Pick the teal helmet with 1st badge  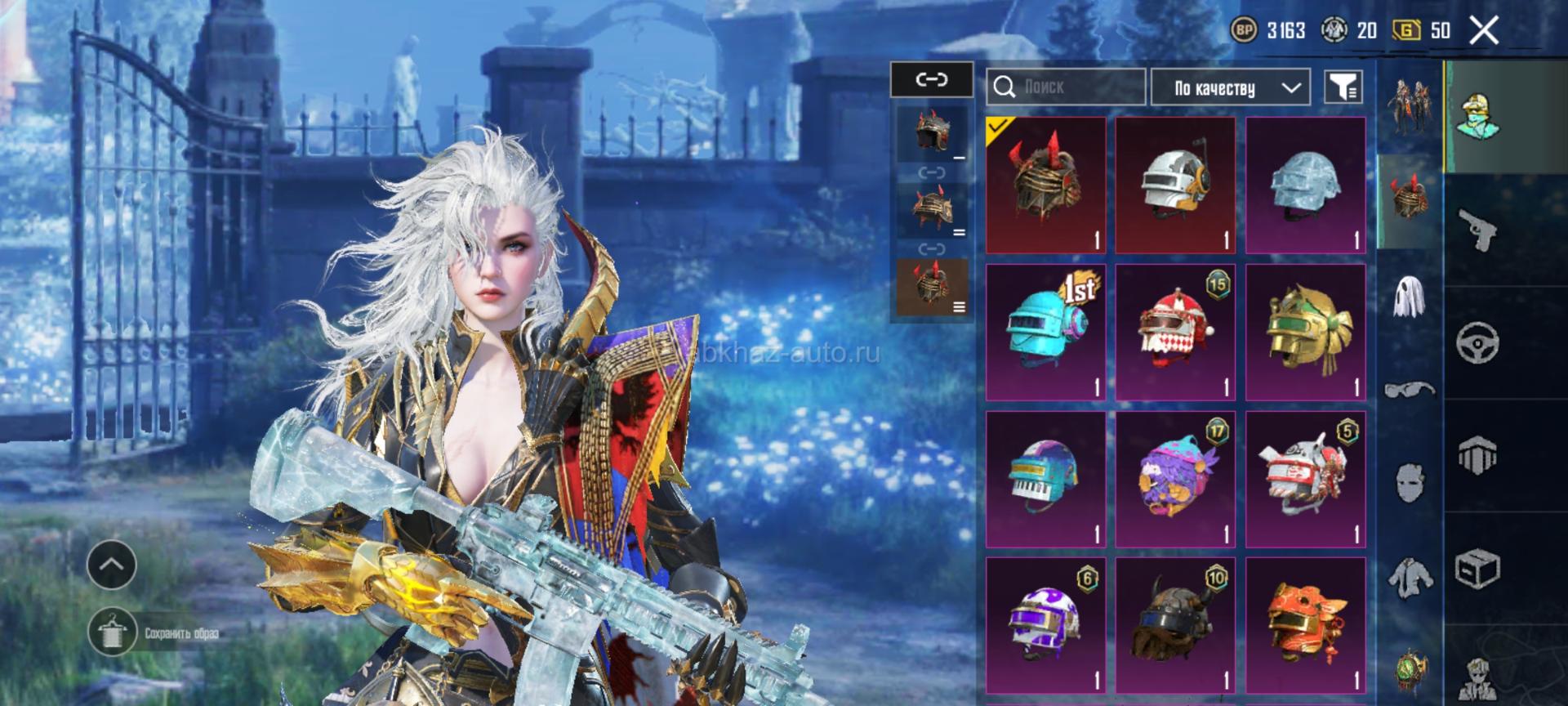coord(1045,333)
